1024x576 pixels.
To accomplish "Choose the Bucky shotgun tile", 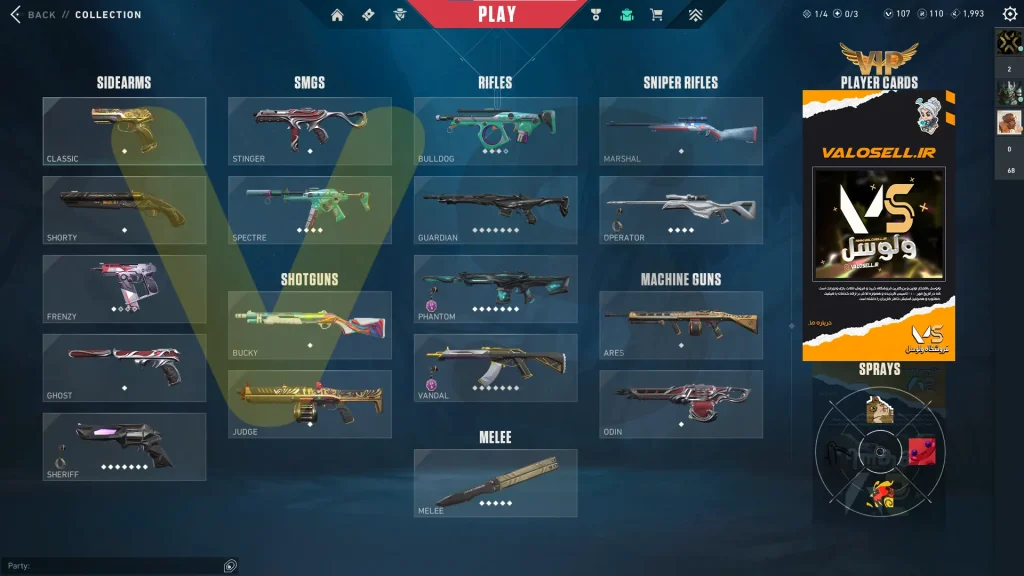I will [x=309, y=325].
